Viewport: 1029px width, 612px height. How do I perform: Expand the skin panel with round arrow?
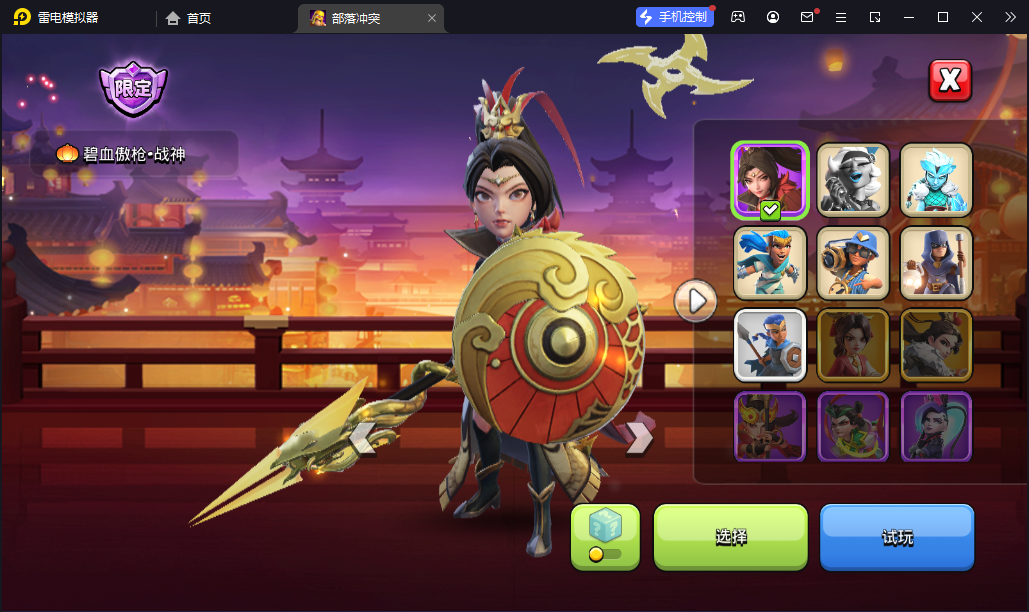[696, 300]
